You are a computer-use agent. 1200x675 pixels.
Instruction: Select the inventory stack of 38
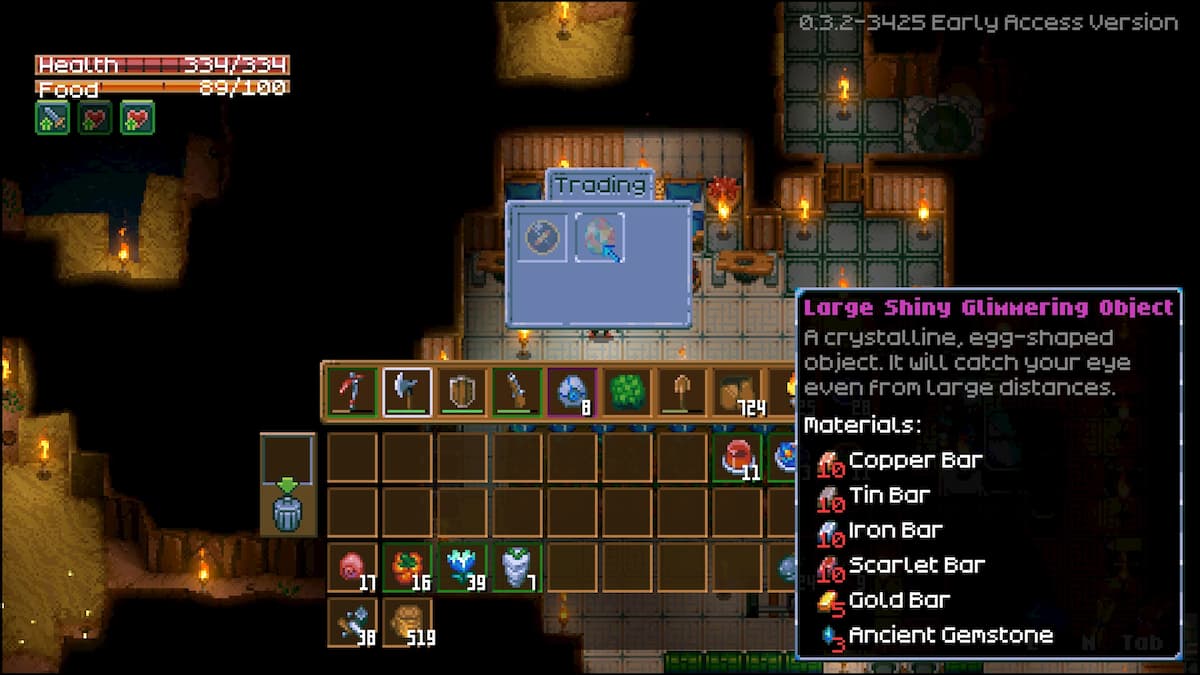[352, 623]
